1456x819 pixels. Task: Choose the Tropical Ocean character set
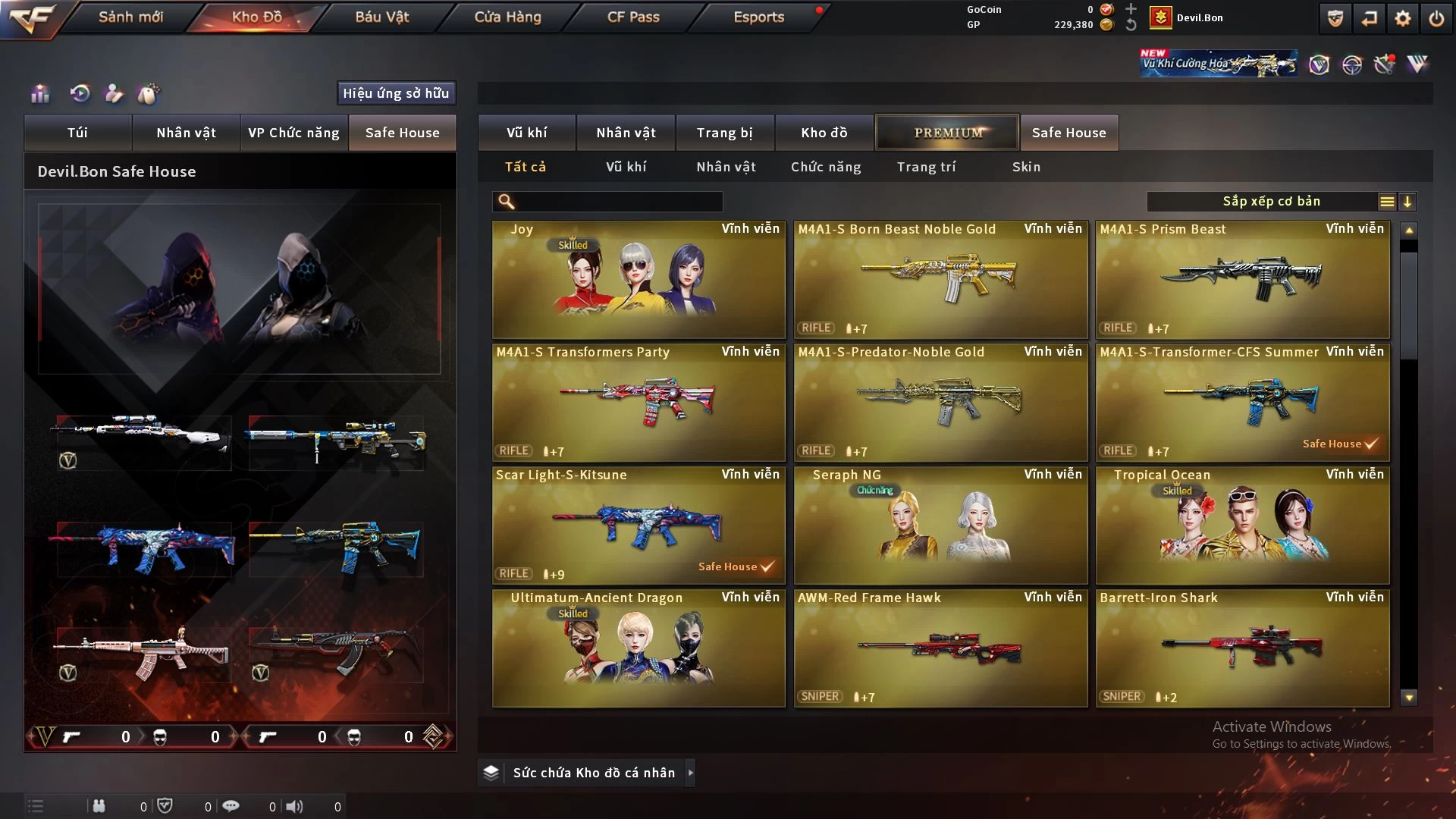(x=1242, y=526)
